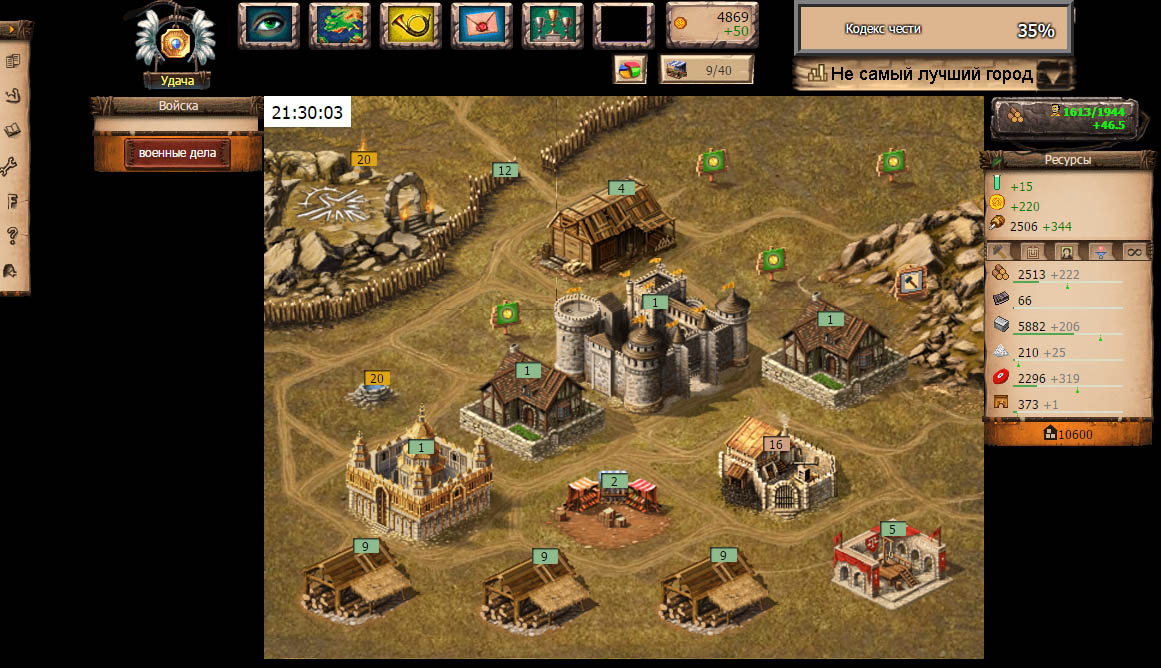Image resolution: width=1161 pixels, height=668 pixels.
Task: Click the storage capacity 10600 bar
Action: [x=1068, y=434]
